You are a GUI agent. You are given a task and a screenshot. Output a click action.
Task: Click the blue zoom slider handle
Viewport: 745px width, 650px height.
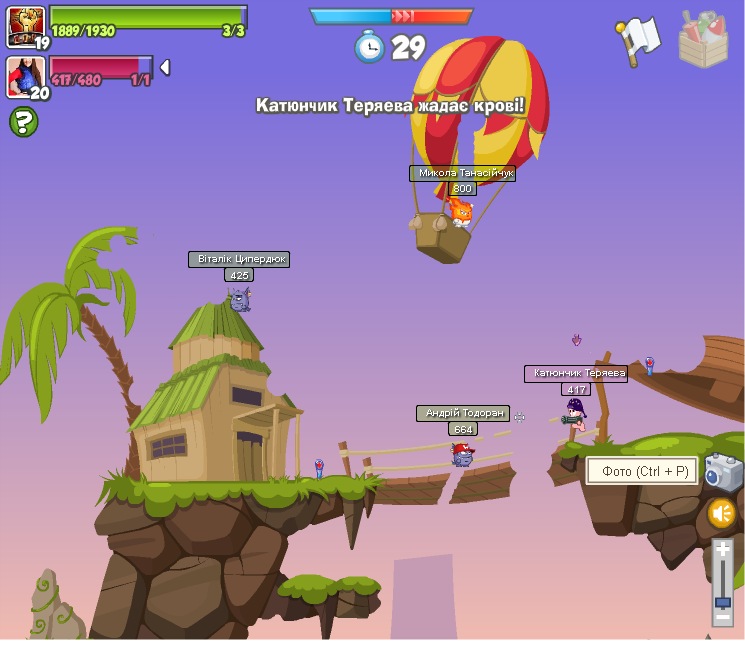point(722,602)
